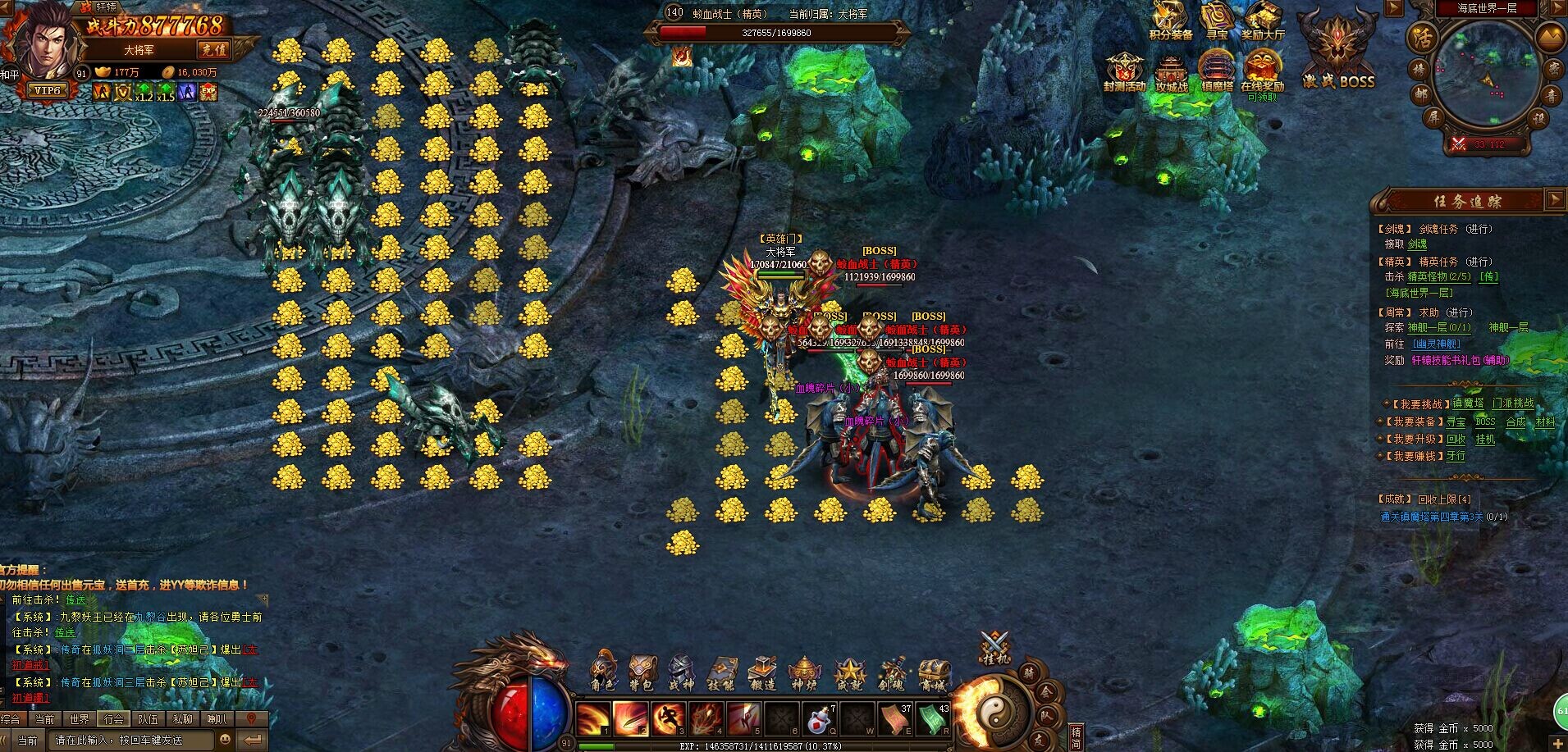This screenshot has height=752, width=1568.
Task: Open the 邮 mail button beside the minimap
Action: 1420,93
